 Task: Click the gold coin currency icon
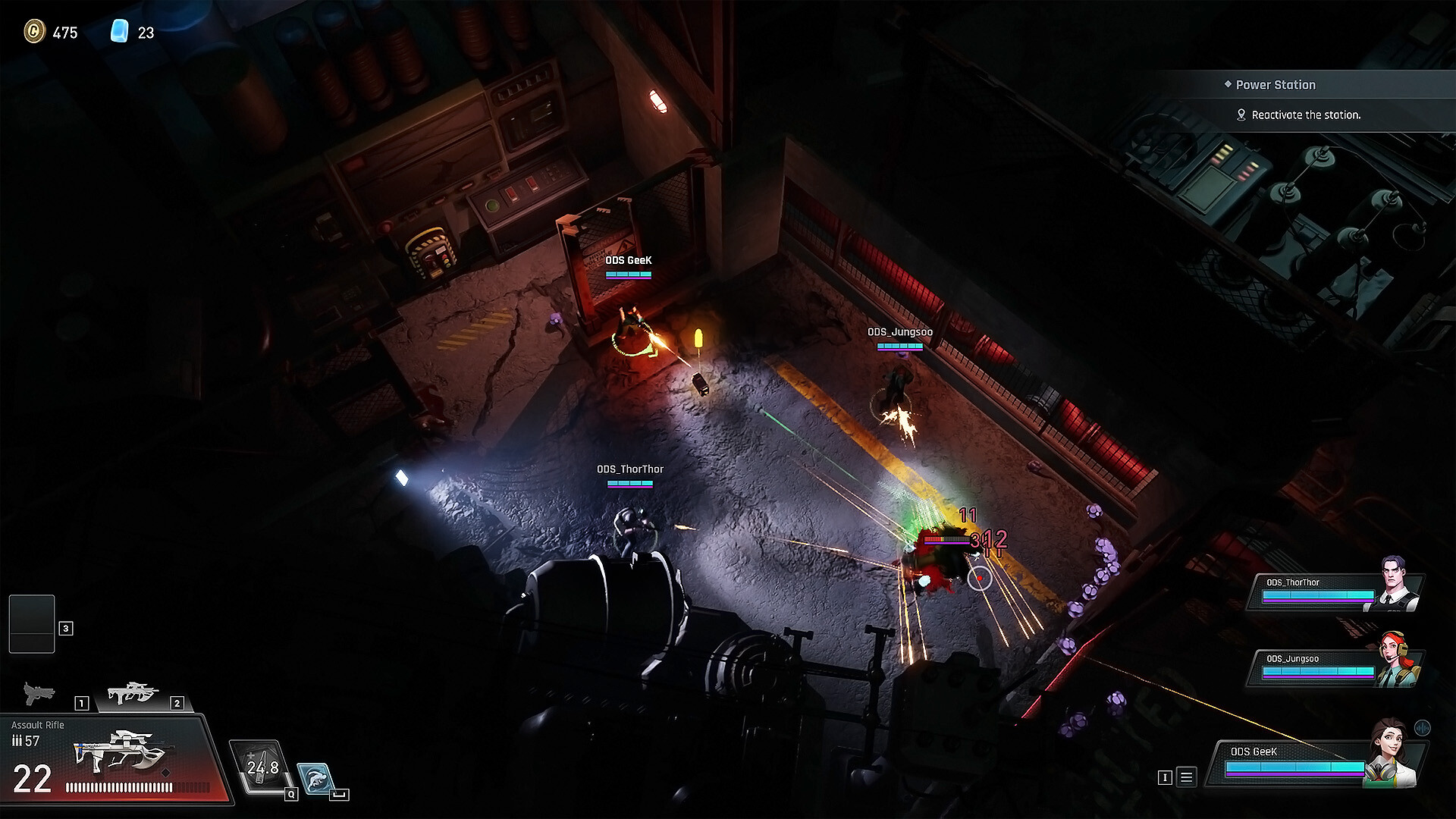pos(33,33)
